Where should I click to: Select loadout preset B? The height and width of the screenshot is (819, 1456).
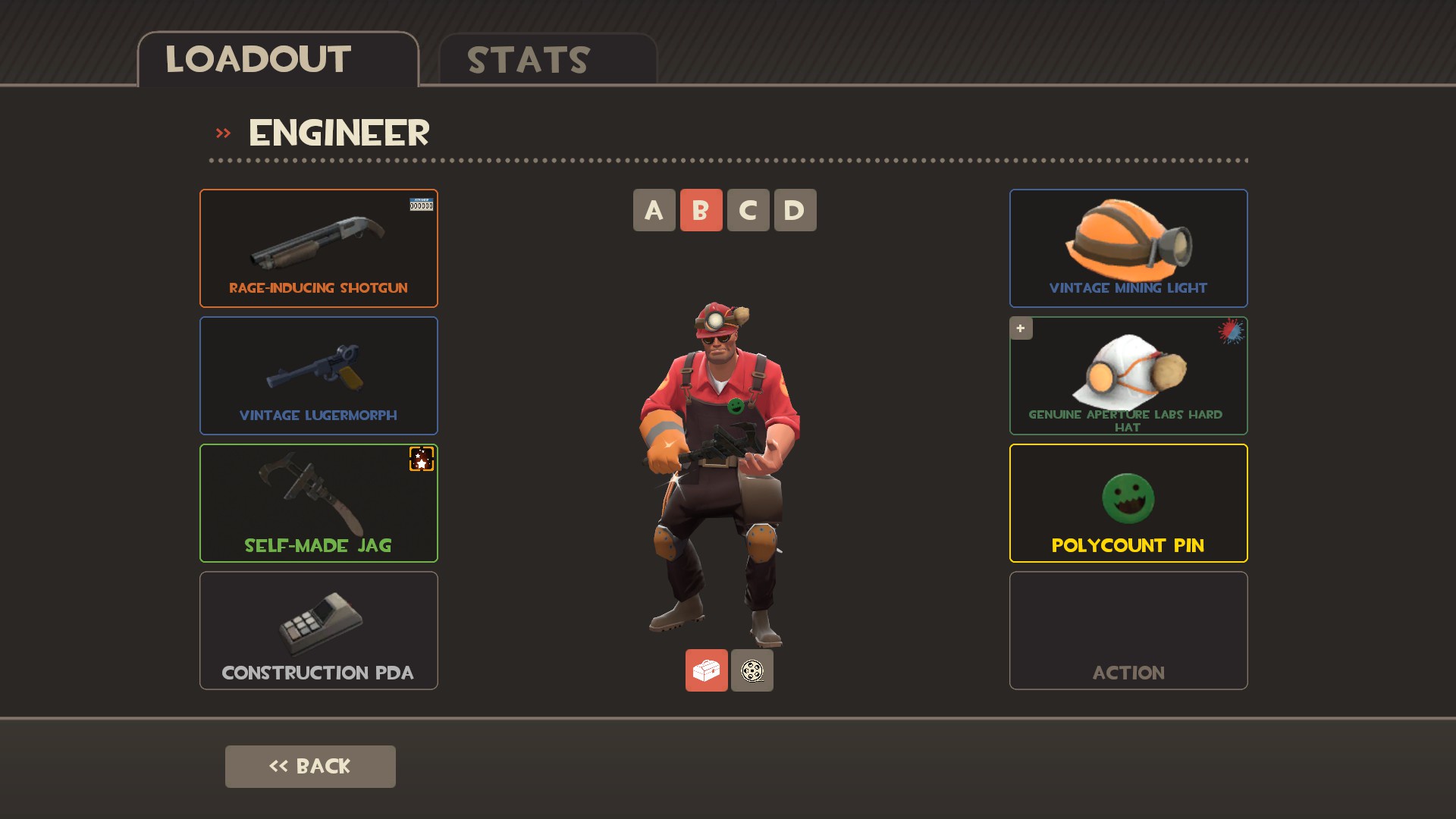[701, 210]
